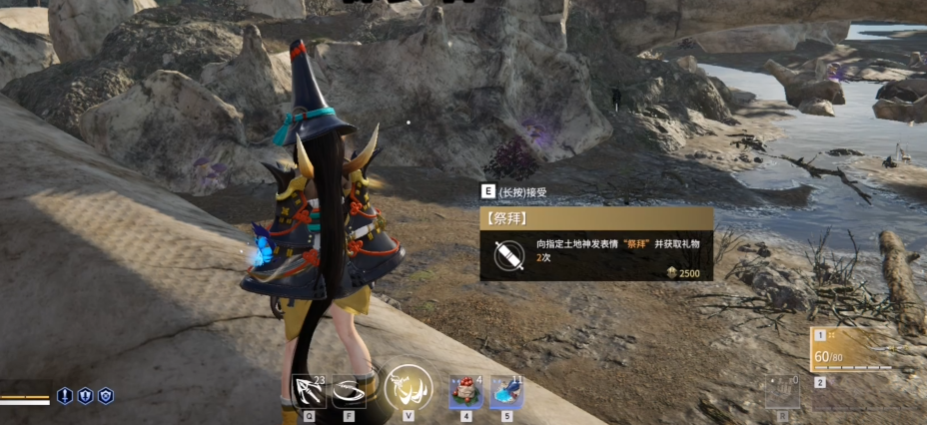
Task: Select the blue consumable item with 11 count
Action: point(506,392)
